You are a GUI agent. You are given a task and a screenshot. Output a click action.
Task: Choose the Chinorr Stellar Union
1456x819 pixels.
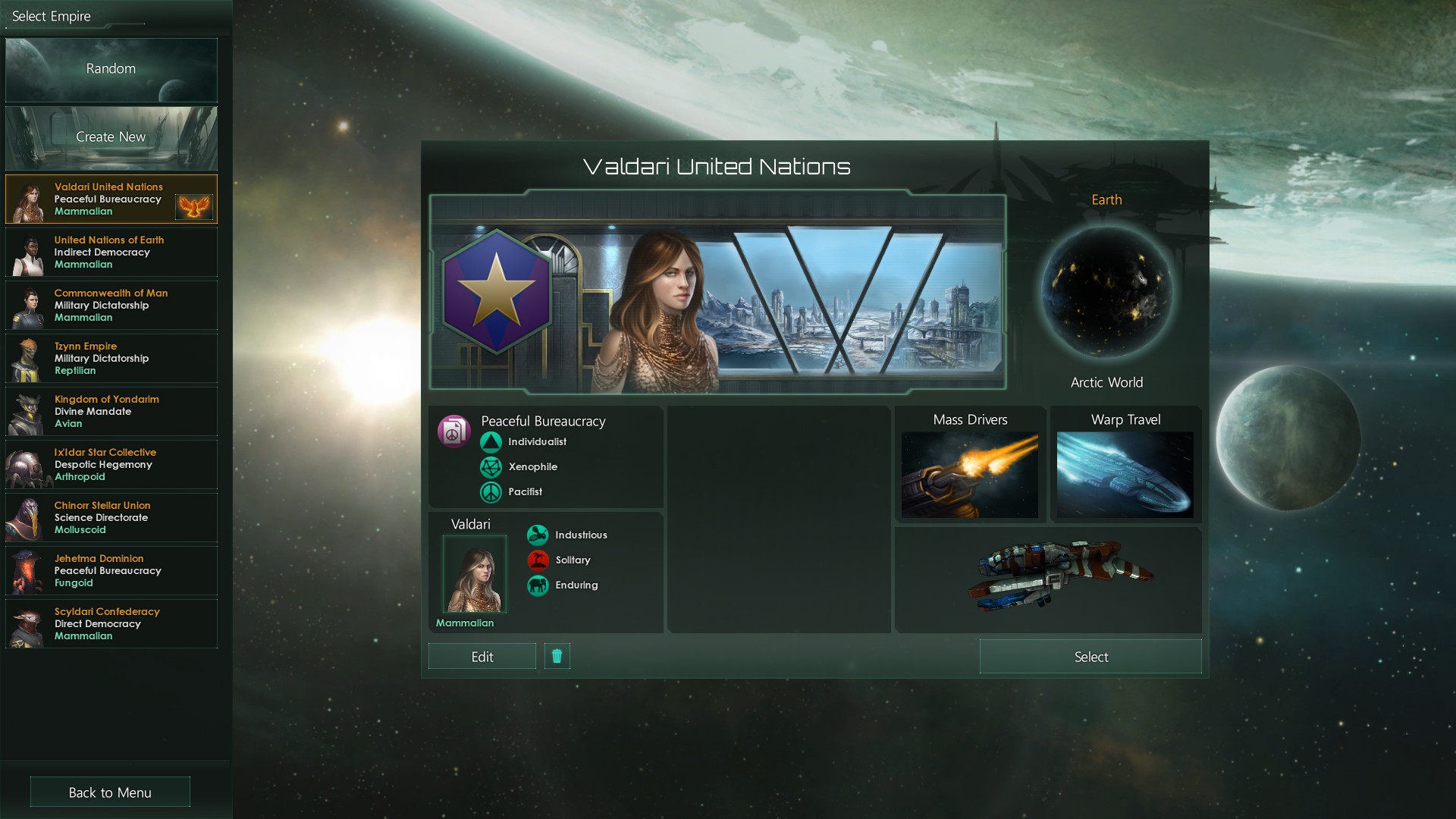pyautogui.click(x=111, y=518)
